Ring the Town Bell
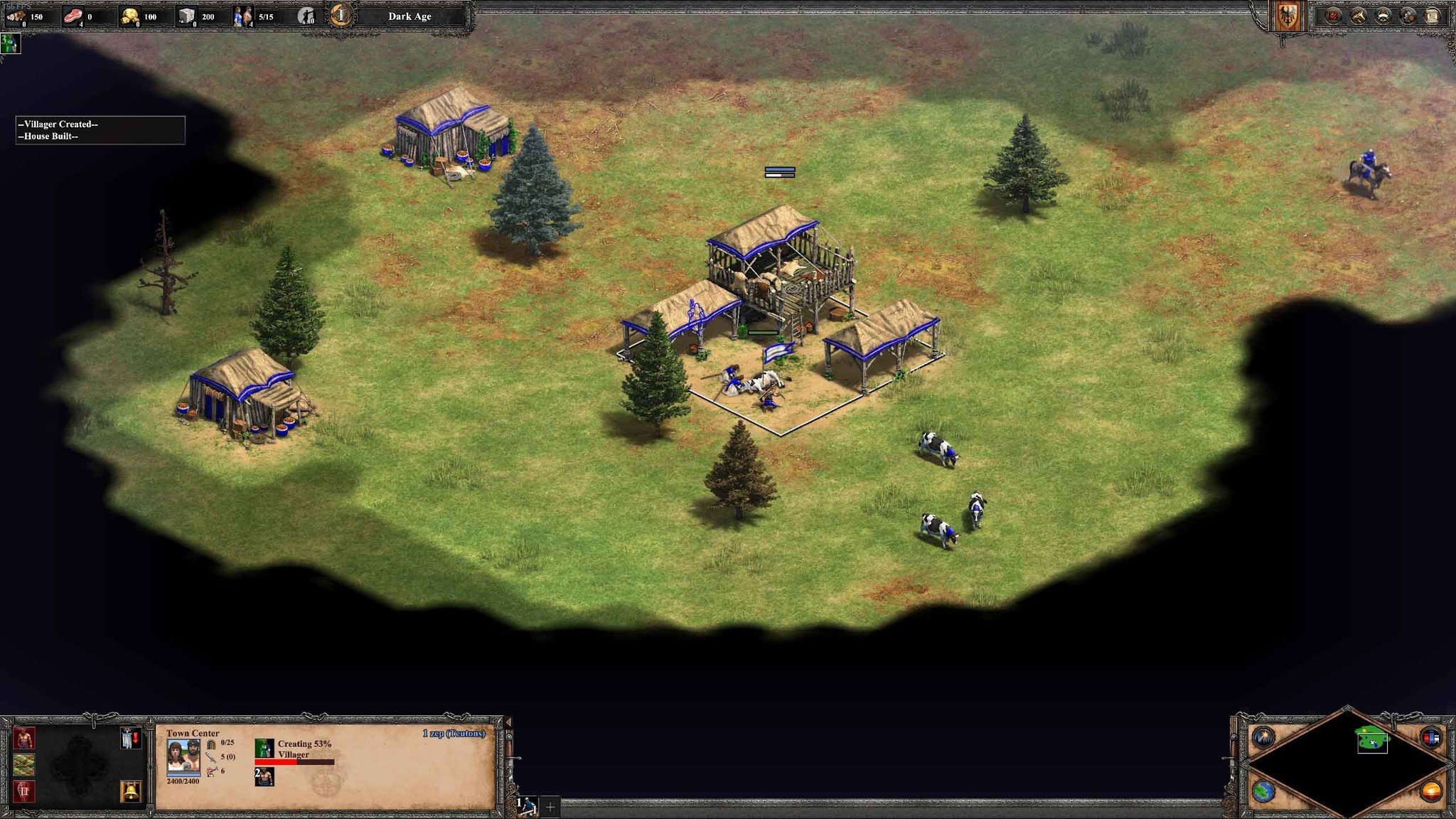The width and height of the screenshot is (1456, 819). 131,791
